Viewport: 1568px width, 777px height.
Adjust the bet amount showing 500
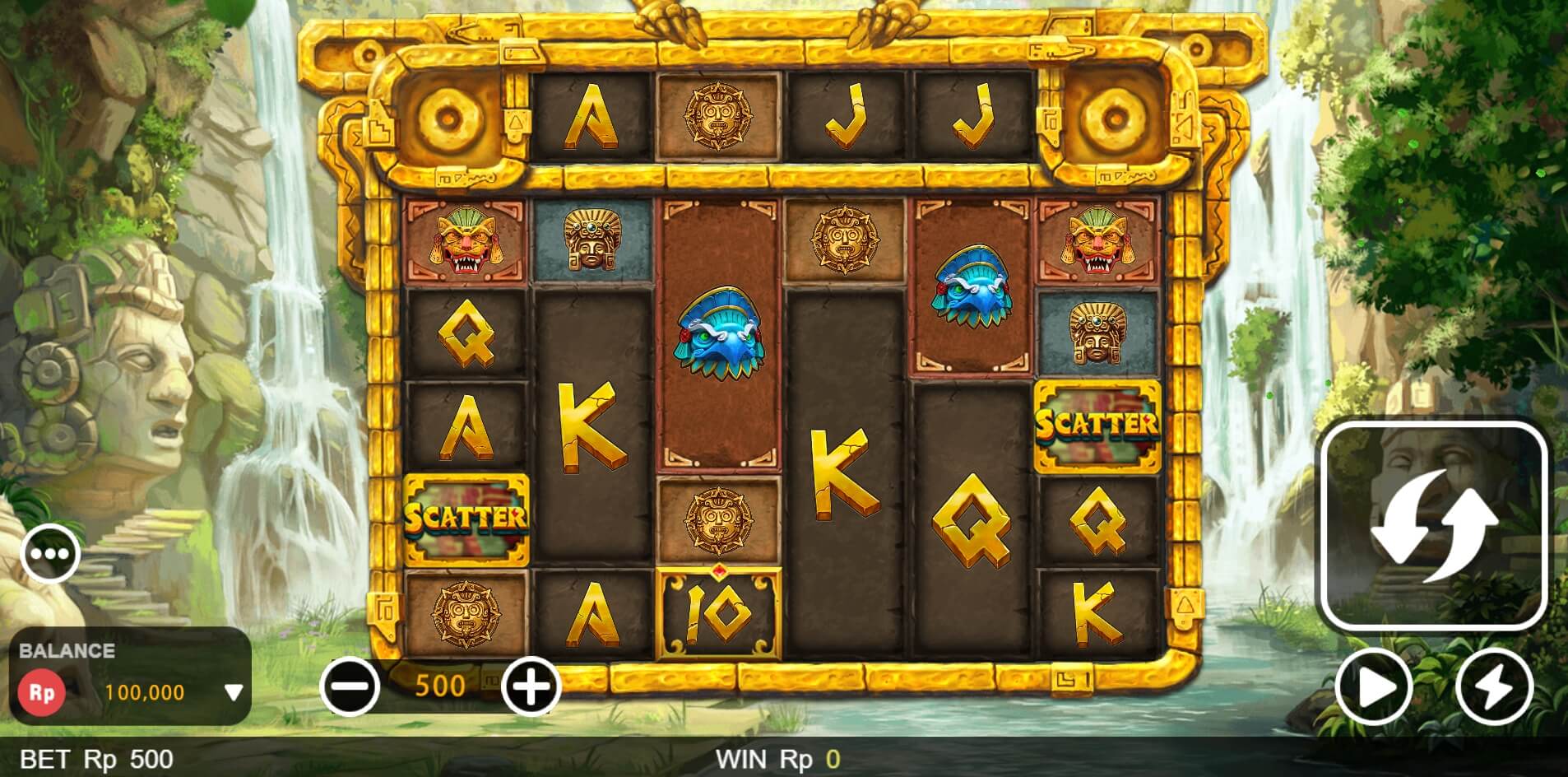click(x=442, y=684)
